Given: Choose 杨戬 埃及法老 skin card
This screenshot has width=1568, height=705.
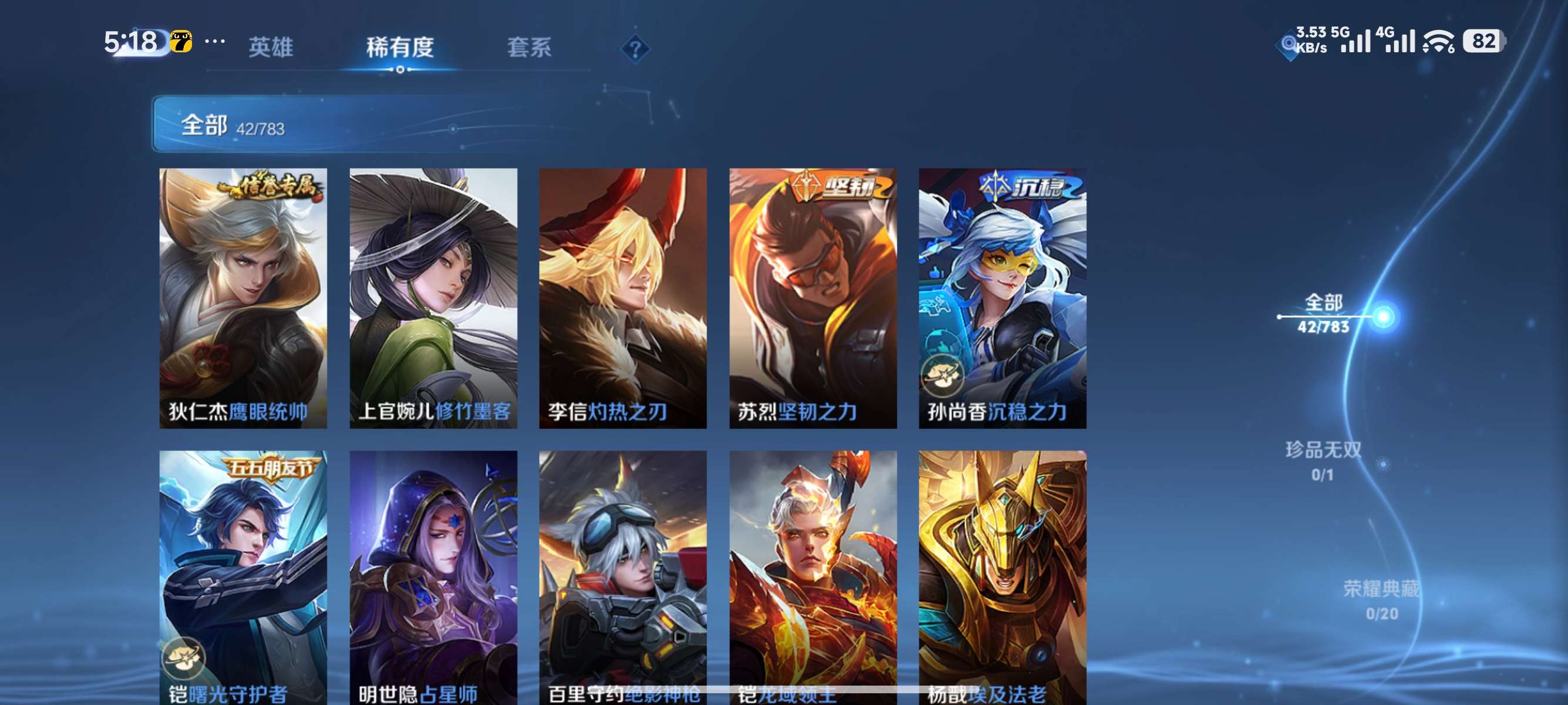Looking at the screenshot, I should (1002, 577).
